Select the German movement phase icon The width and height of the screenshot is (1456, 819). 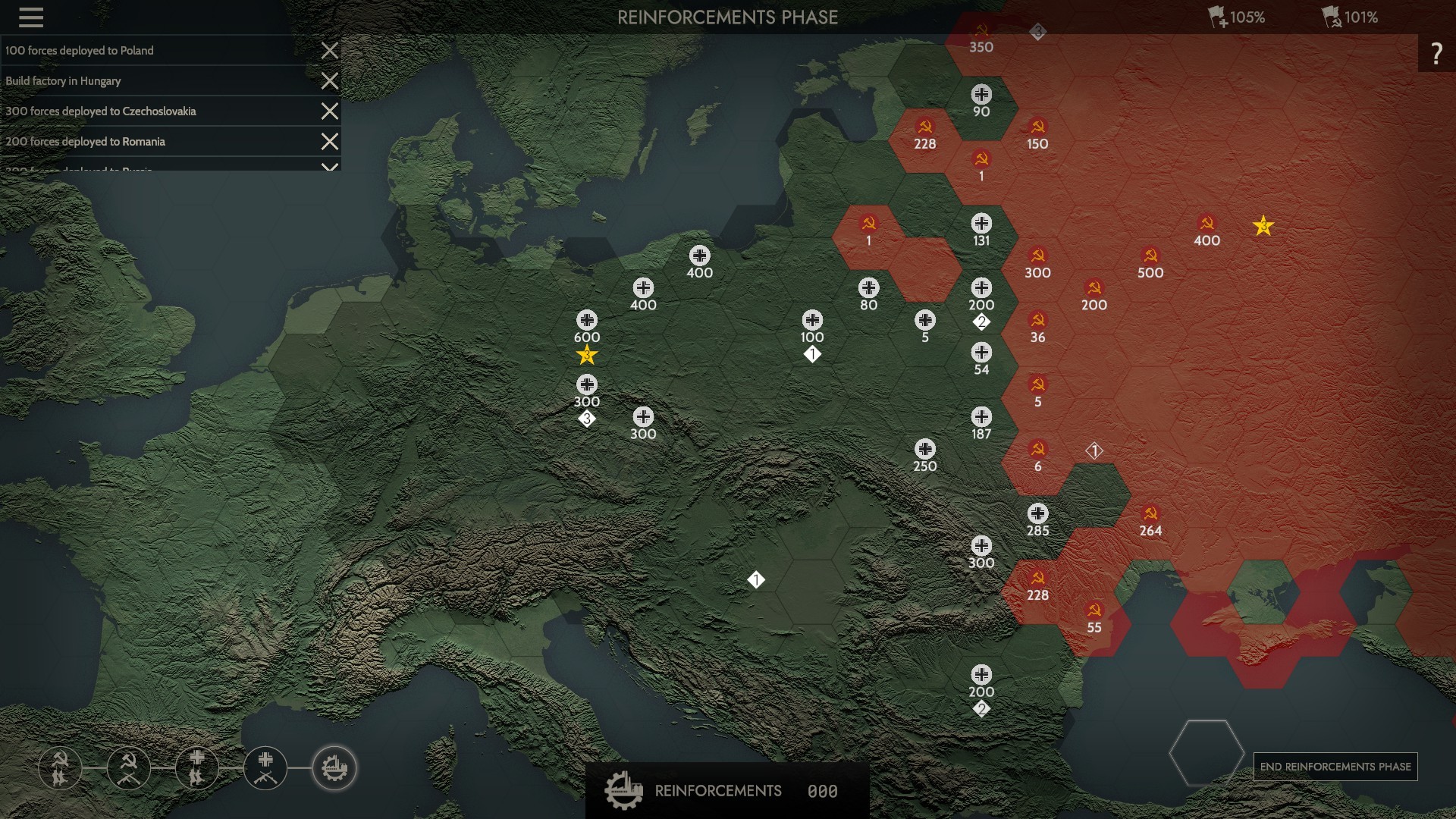tap(197, 768)
